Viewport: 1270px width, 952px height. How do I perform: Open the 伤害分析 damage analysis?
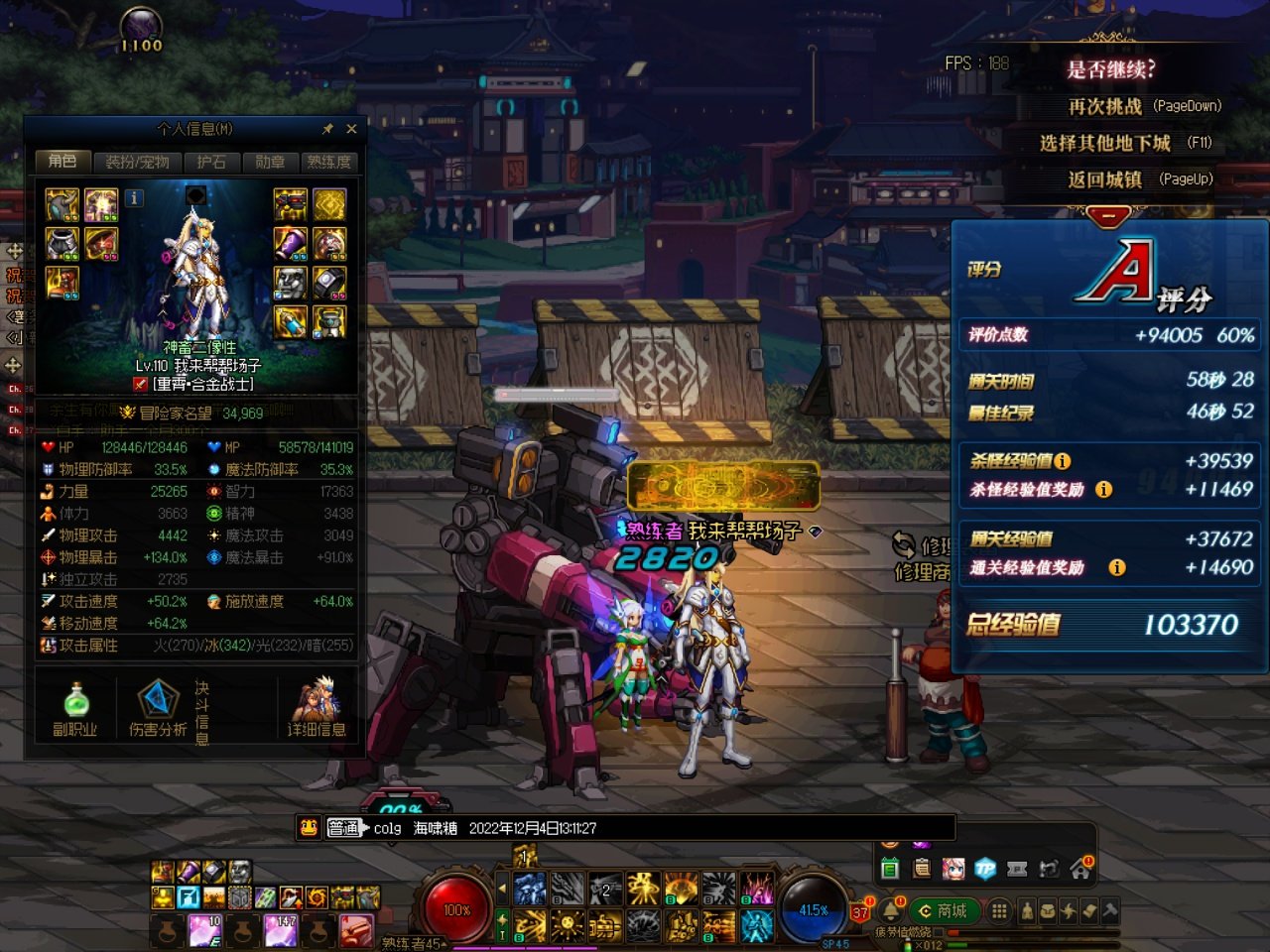click(x=157, y=709)
